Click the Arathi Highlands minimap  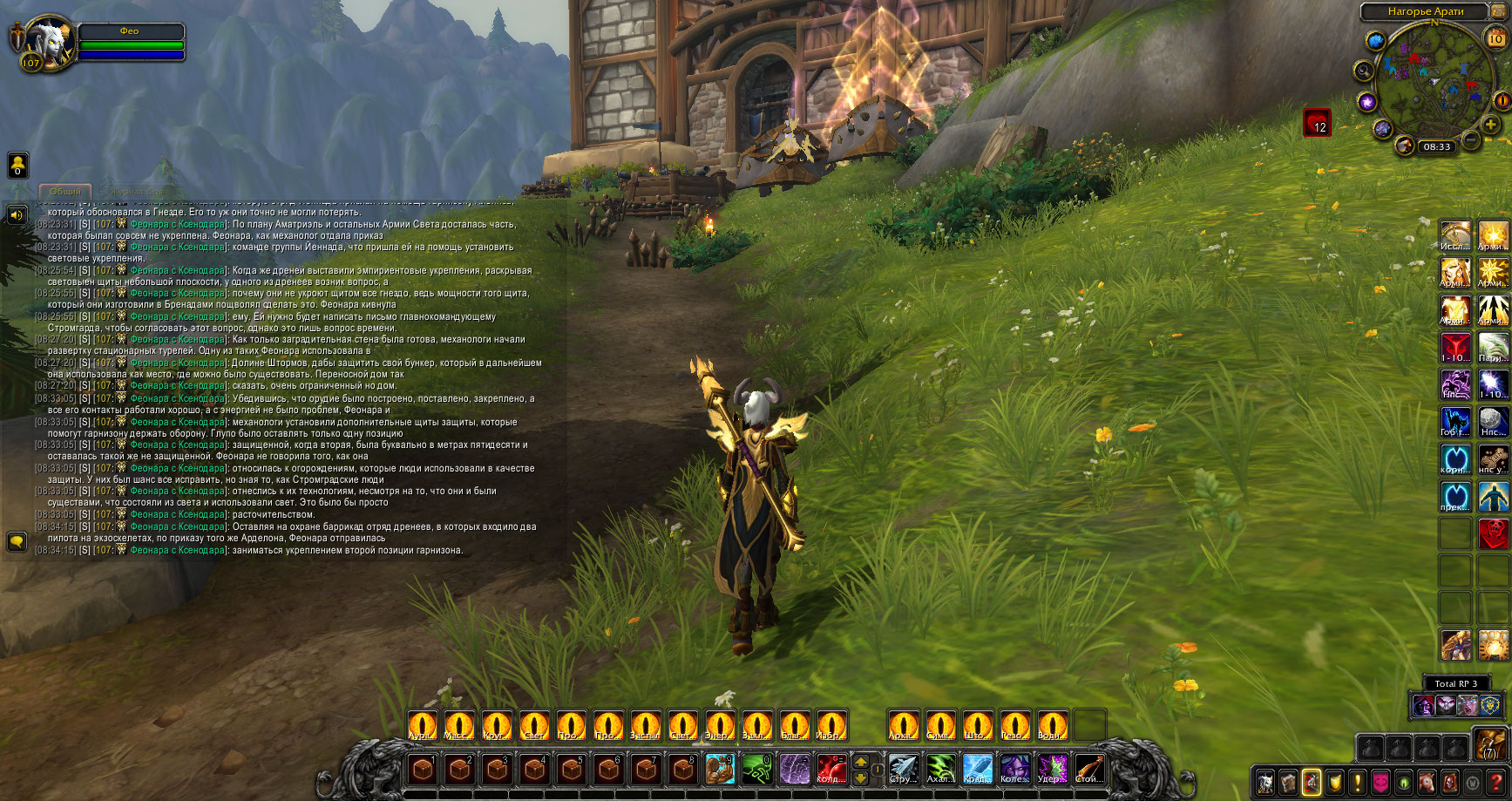coord(1434,78)
